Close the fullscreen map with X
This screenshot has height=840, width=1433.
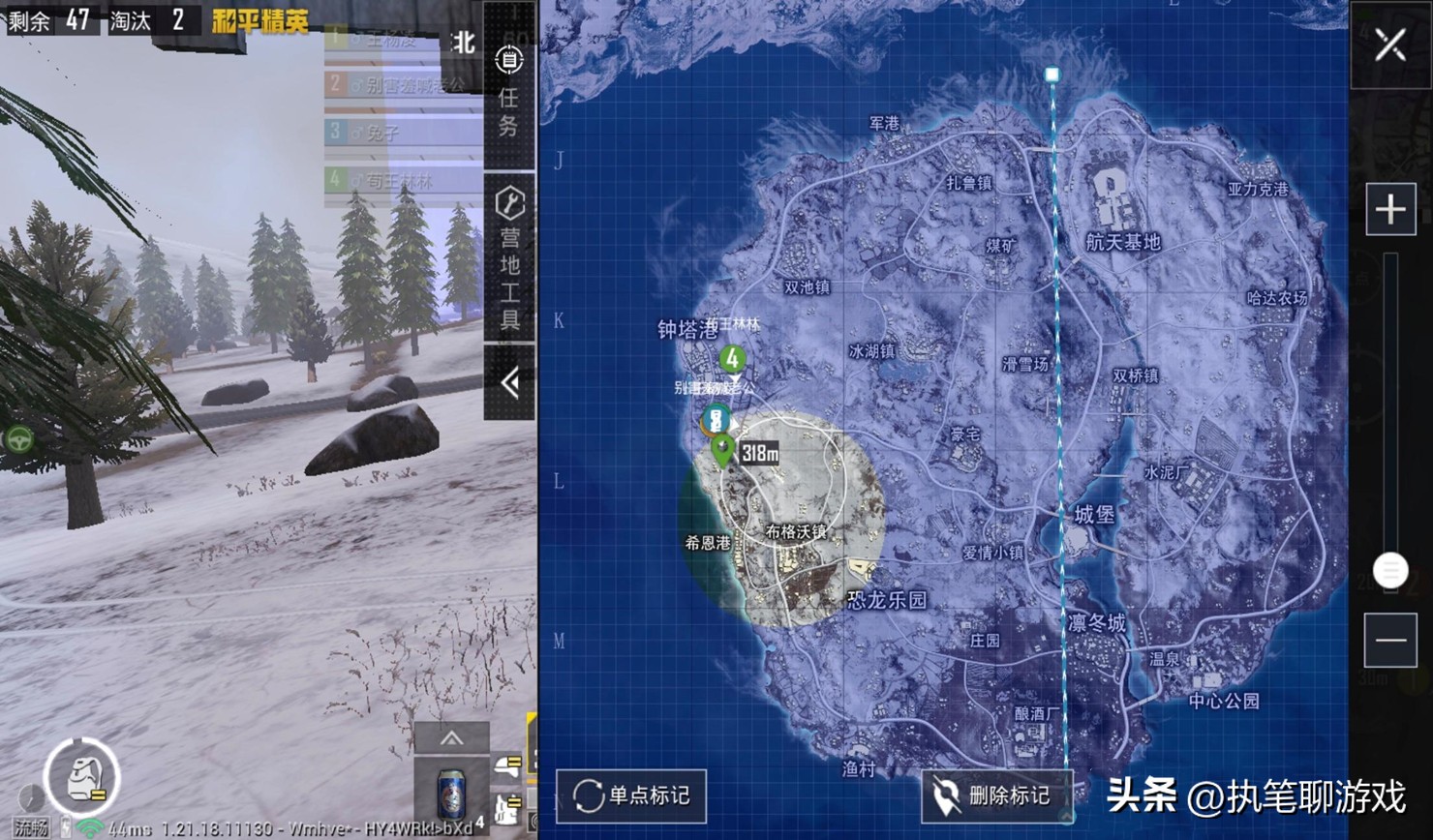click(1390, 43)
